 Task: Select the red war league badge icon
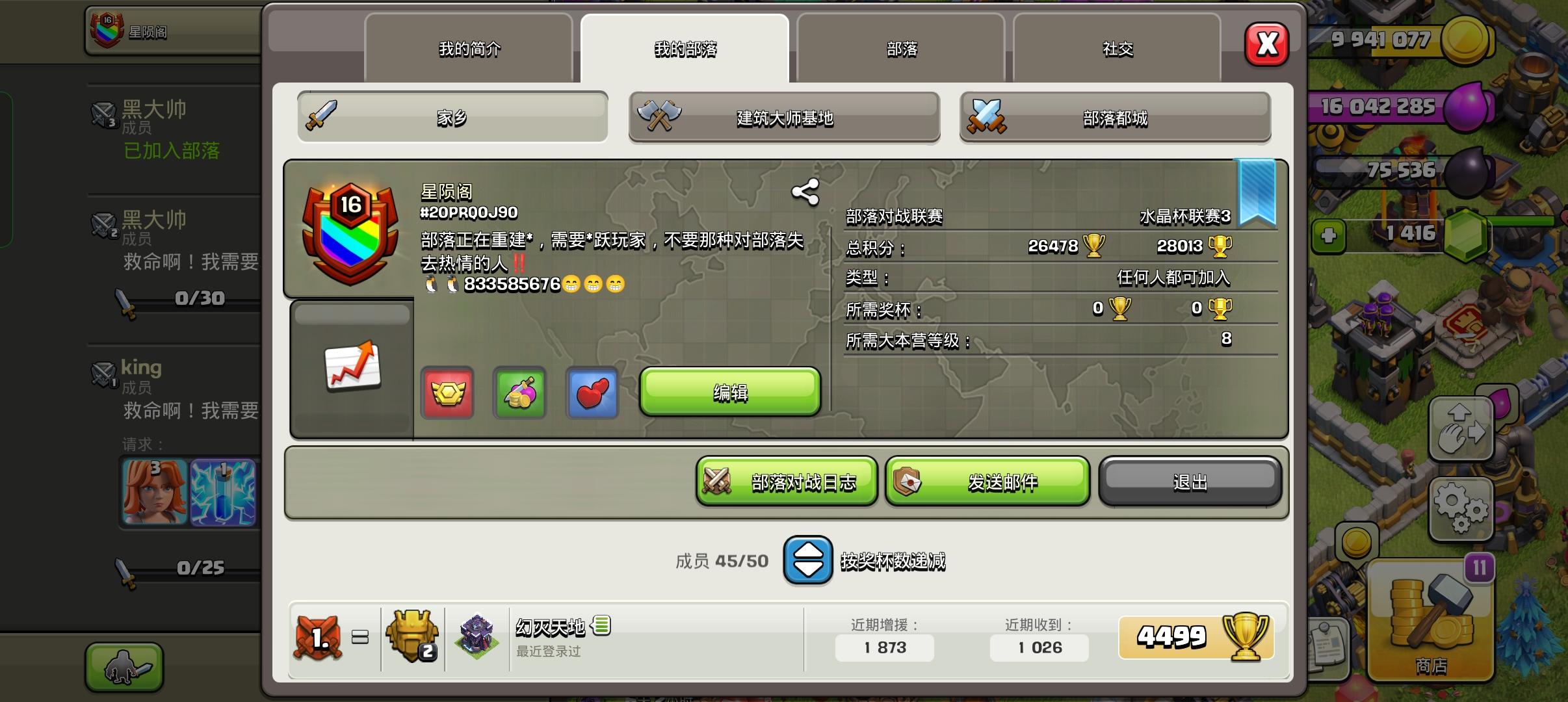tap(447, 393)
